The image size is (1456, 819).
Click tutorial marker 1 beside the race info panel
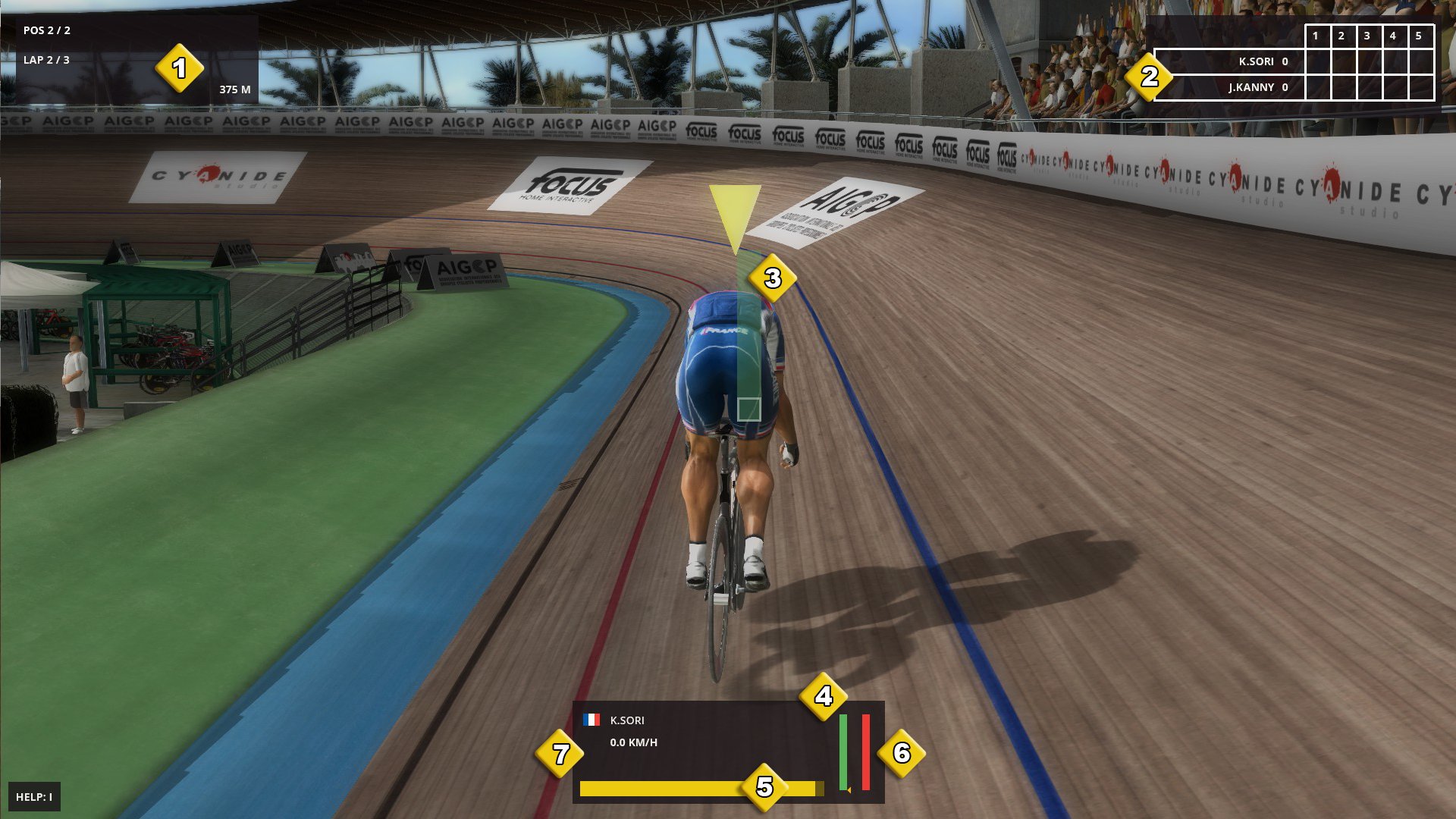click(x=180, y=69)
